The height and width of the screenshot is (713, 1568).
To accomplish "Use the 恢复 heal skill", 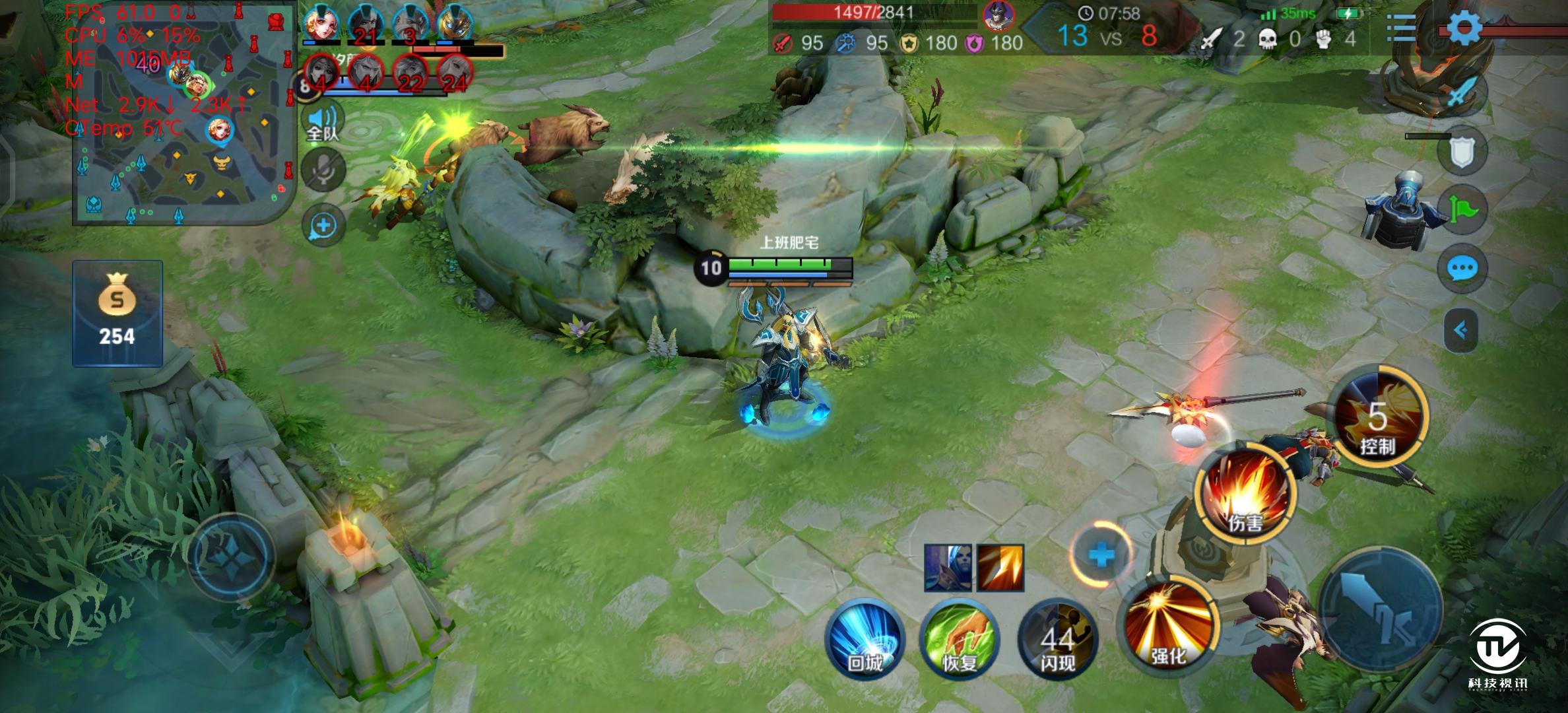I will [x=960, y=638].
